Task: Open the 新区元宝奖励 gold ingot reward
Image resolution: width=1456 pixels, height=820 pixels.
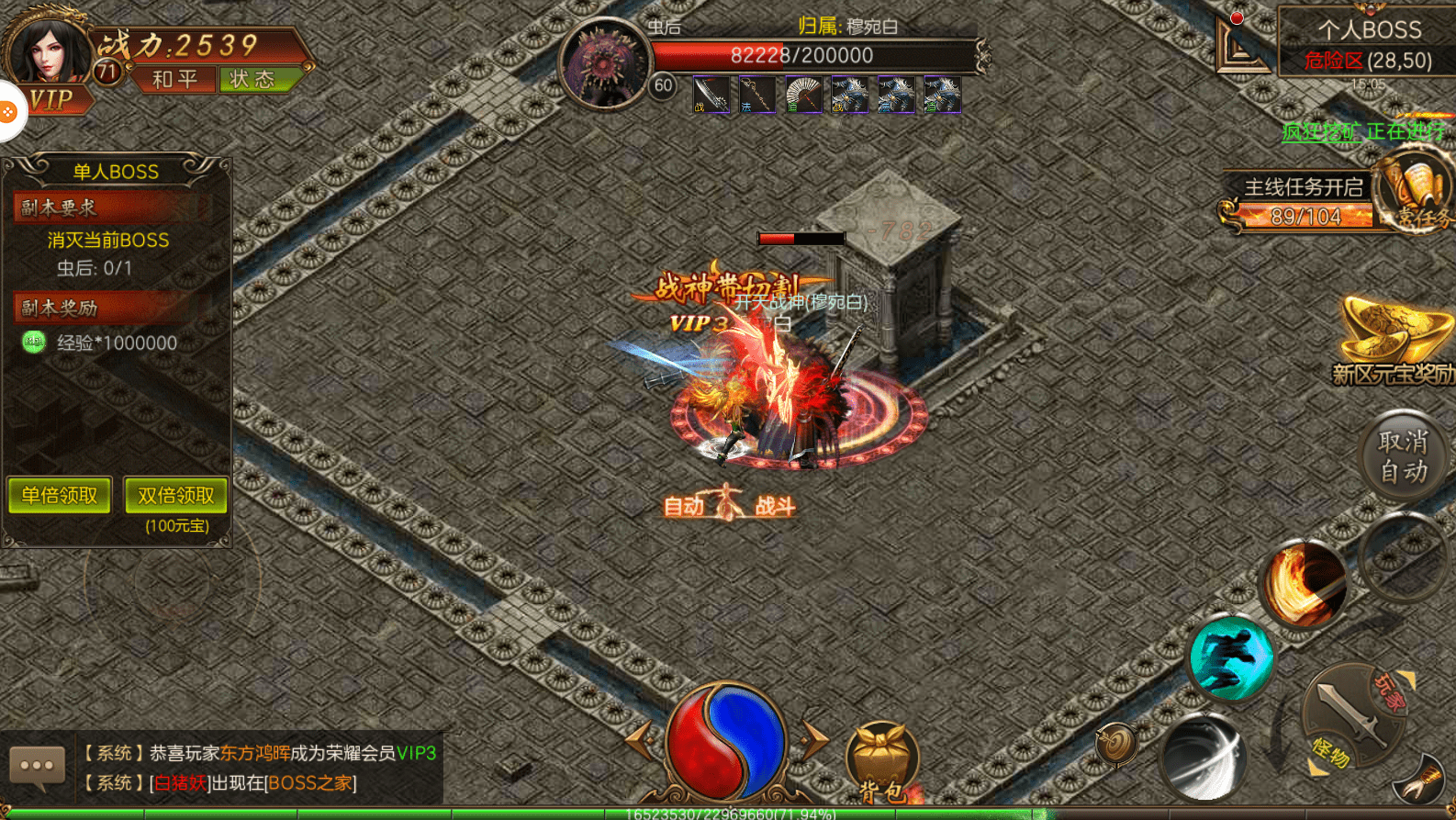Action: click(1392, 341)
